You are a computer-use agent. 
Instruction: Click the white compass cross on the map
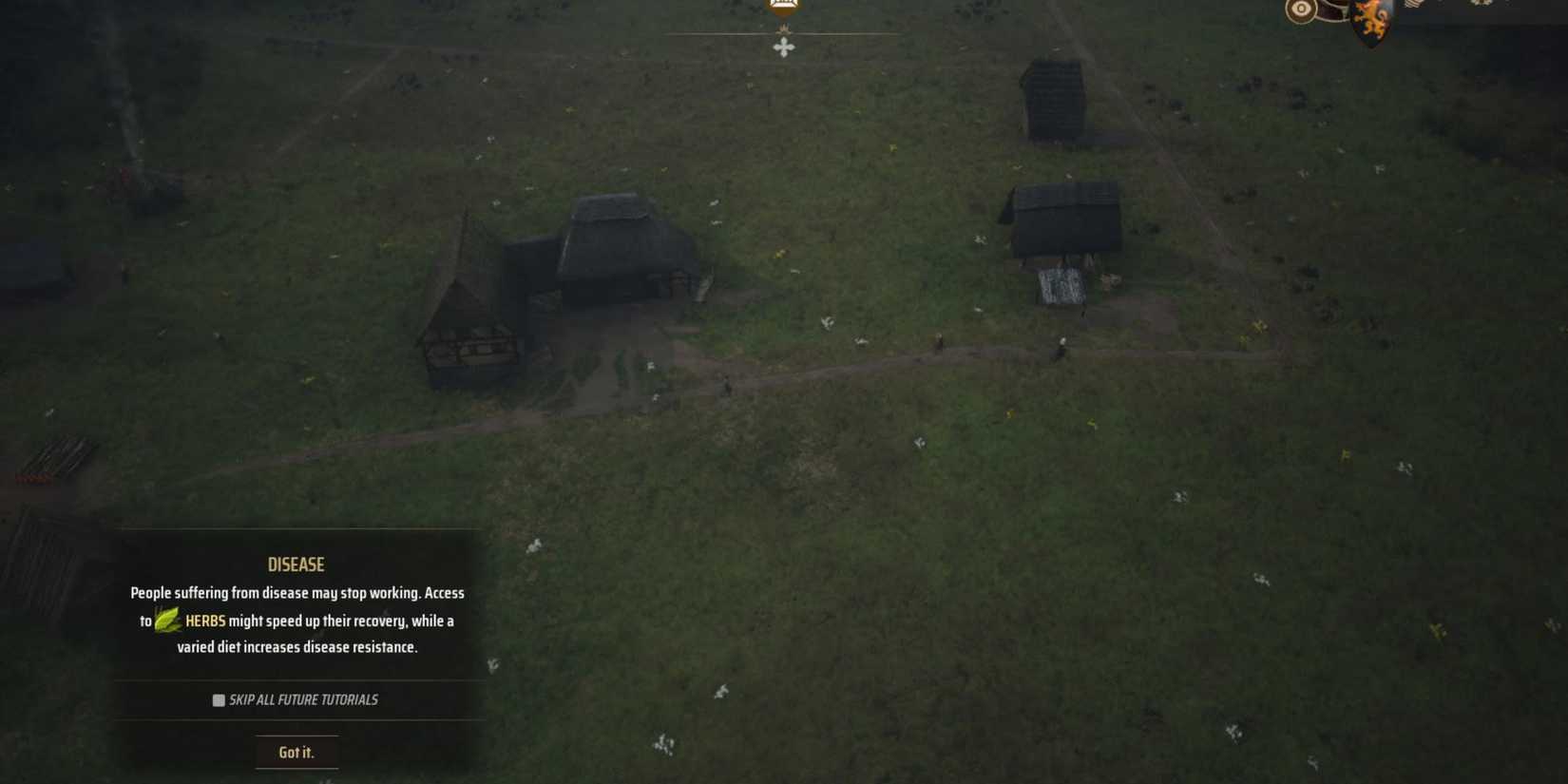tap(784, 46)
